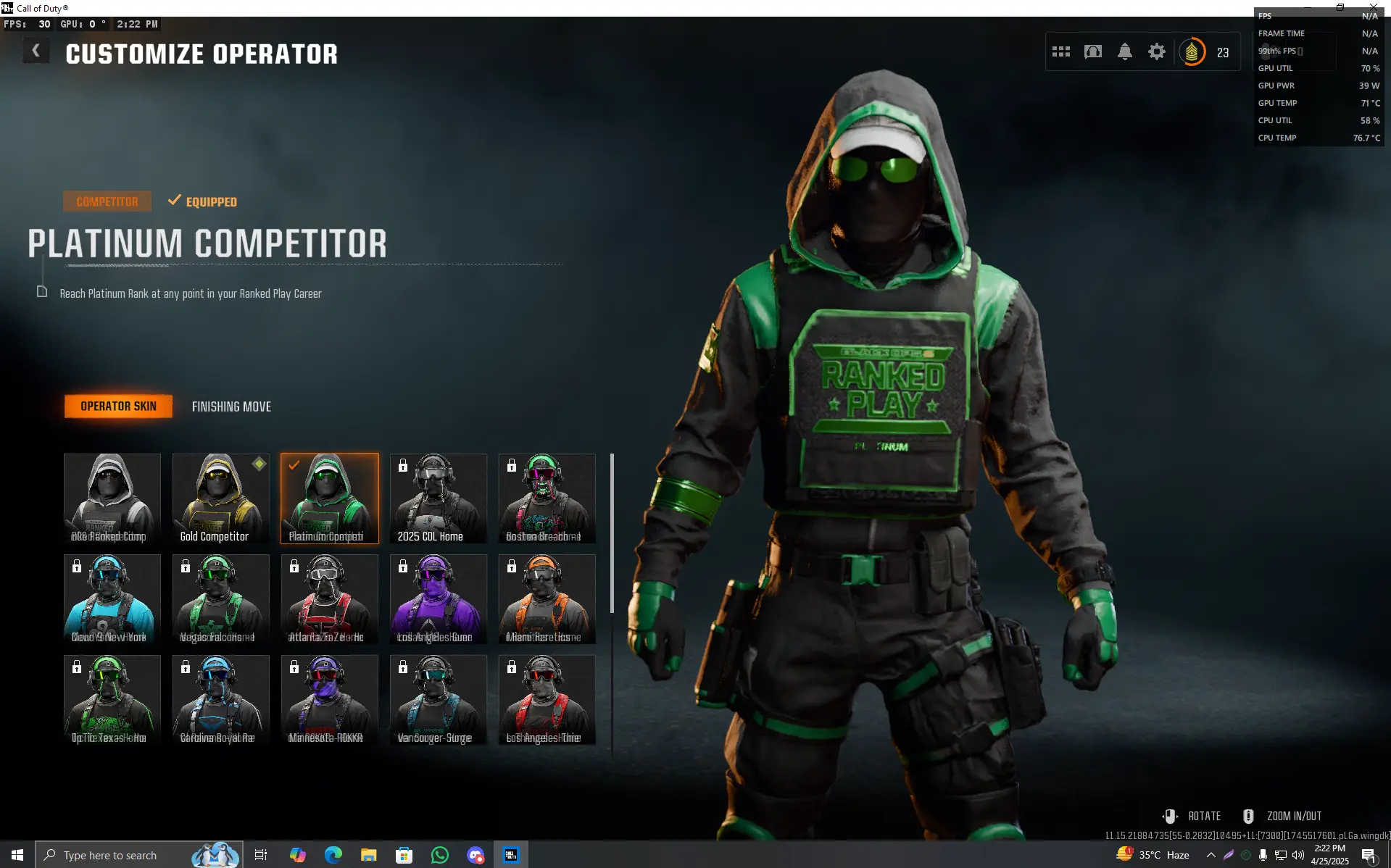Select the equipped Platinum Competitor skin
The height and width of the screenshot is (868, 1391).
329,498
